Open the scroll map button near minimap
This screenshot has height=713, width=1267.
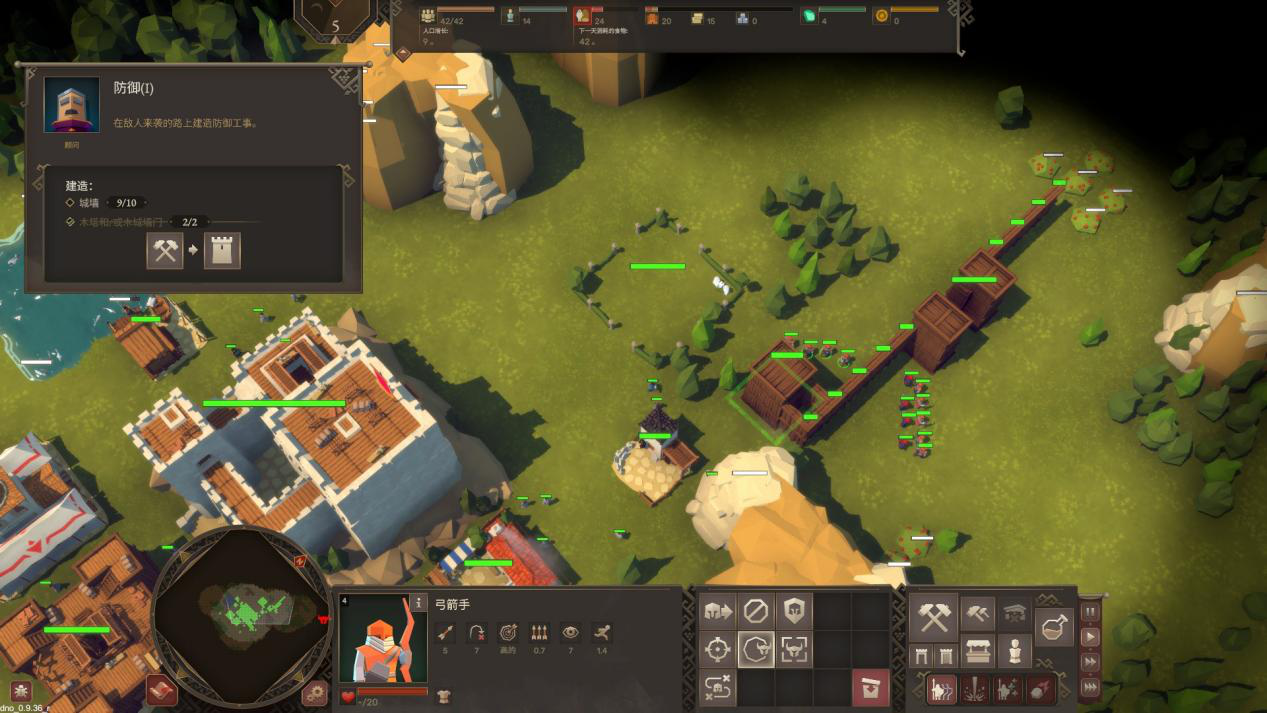pos(162,689)
